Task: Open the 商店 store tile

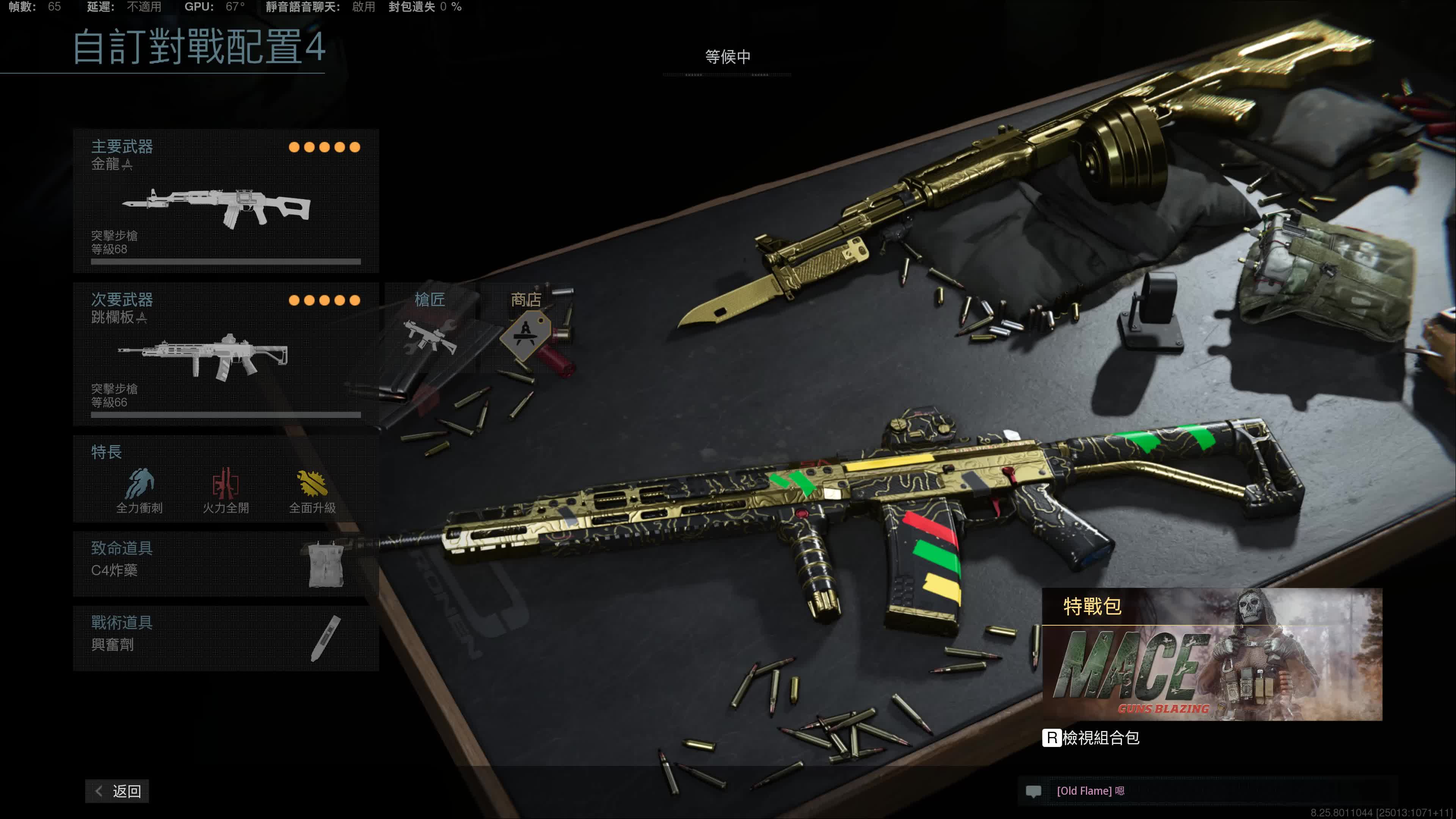Action: (x=526, y=328)
